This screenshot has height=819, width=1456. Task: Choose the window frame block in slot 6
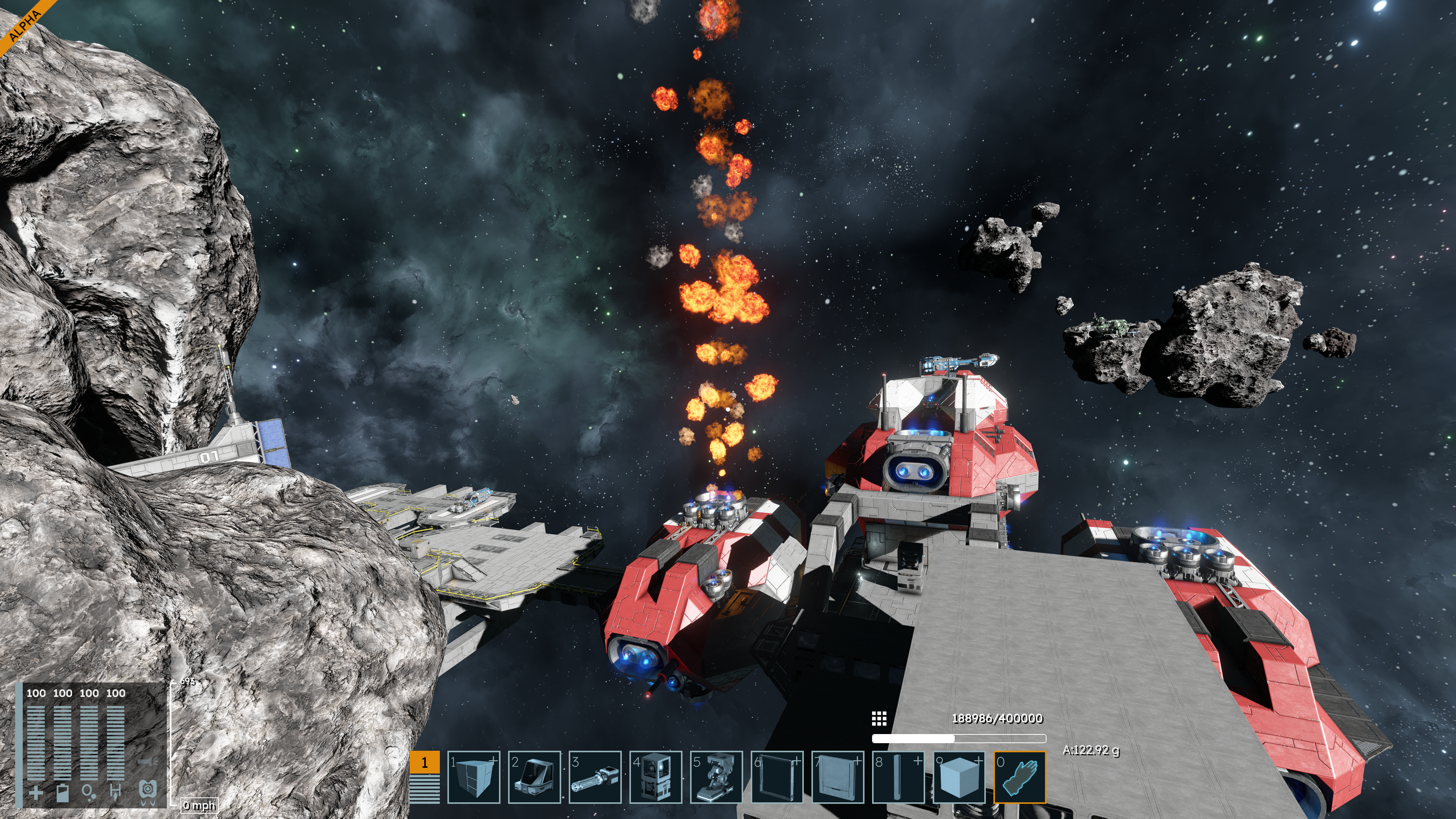[x=777, y=777]
